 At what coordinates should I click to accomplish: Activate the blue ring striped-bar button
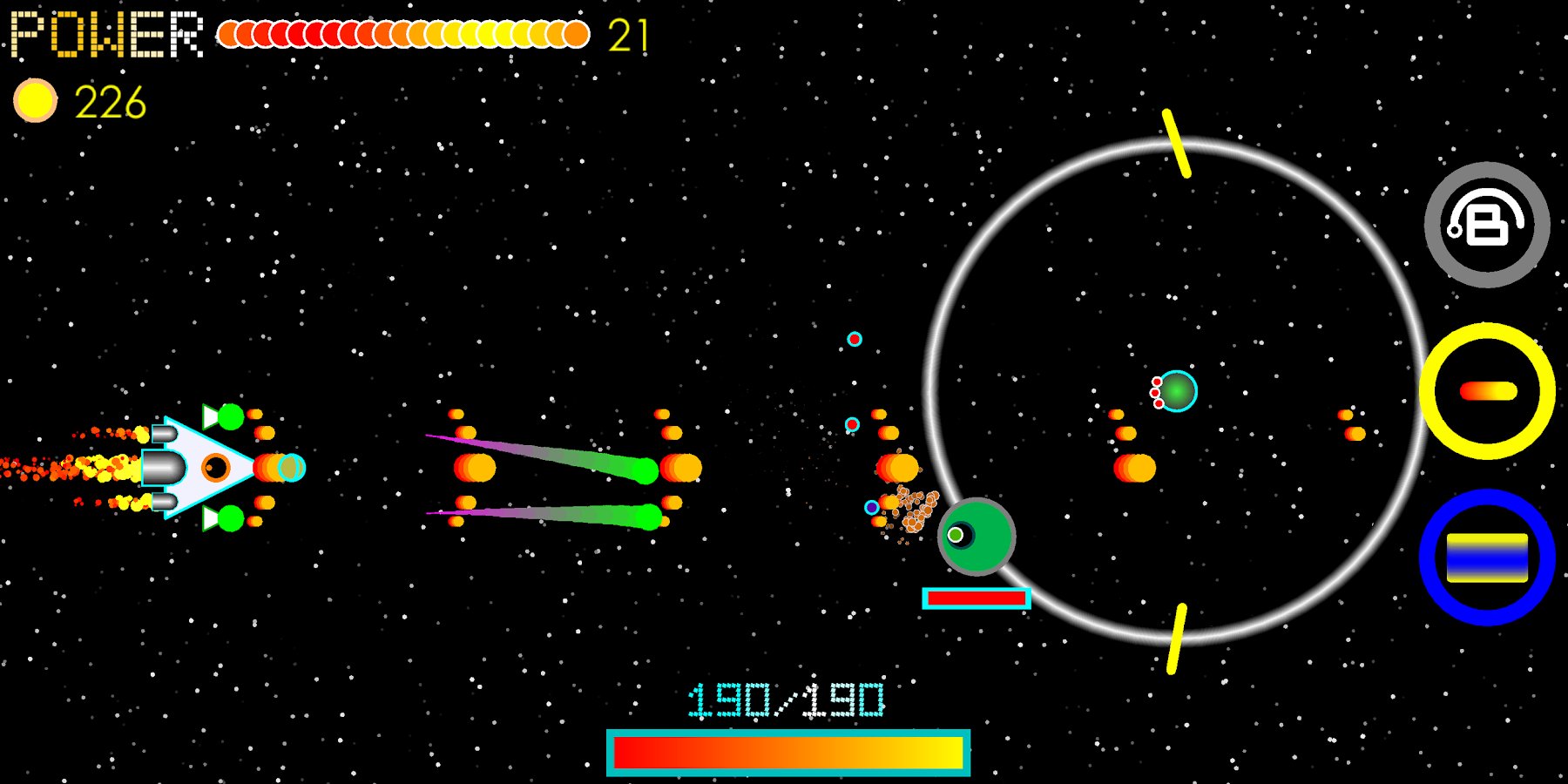tap(1487, 558)
